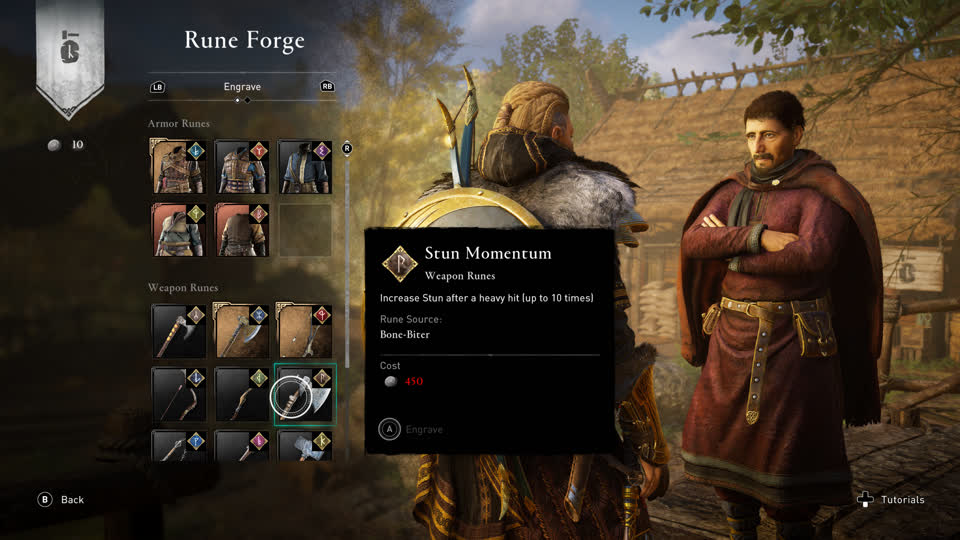Choose the bow weapon rune with green gem

pyautogui.click(x=242, y=394)
